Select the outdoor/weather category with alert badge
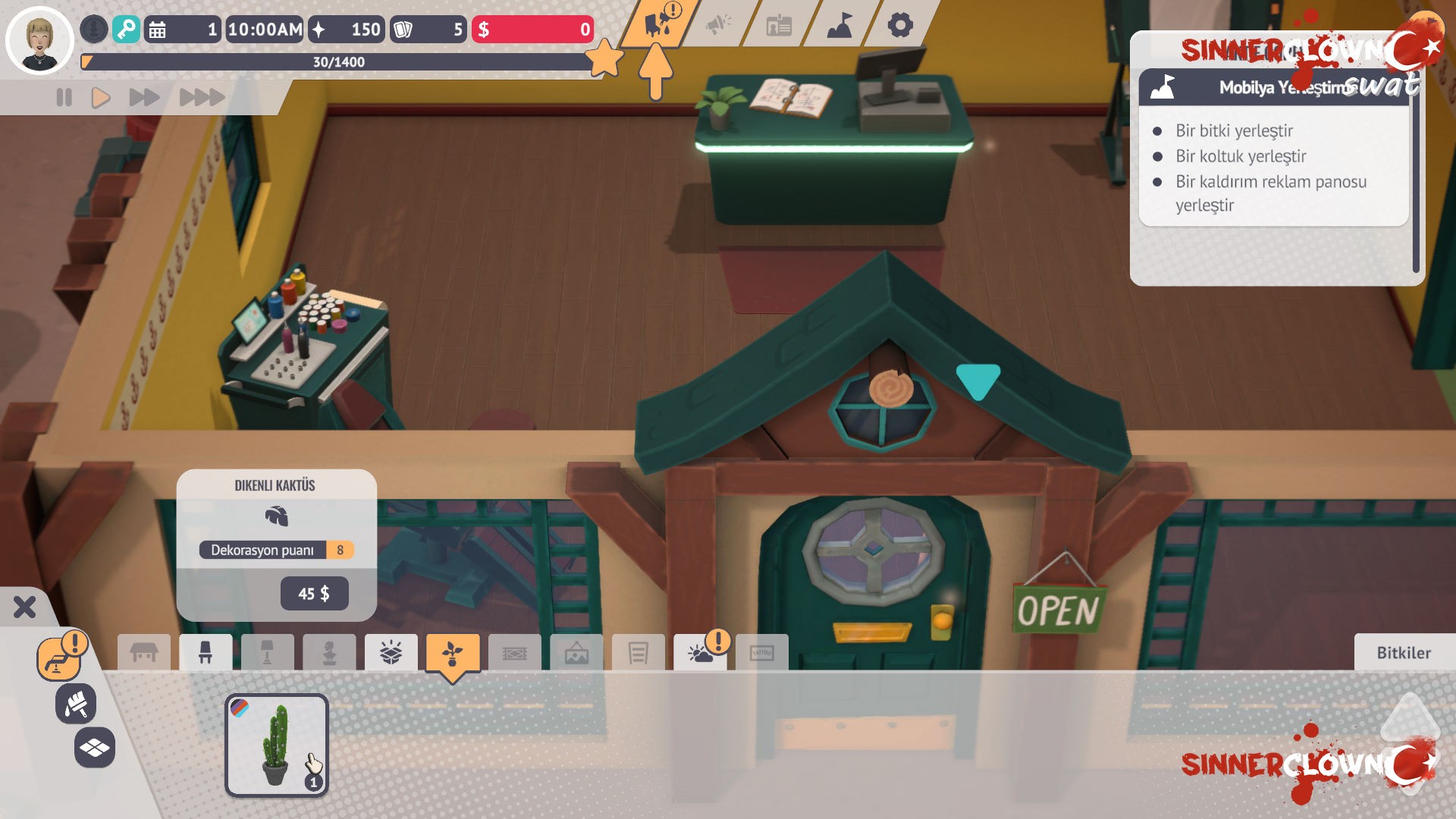Image resolution: width=1456 pixels, height=819 pixels. point(701,652)
